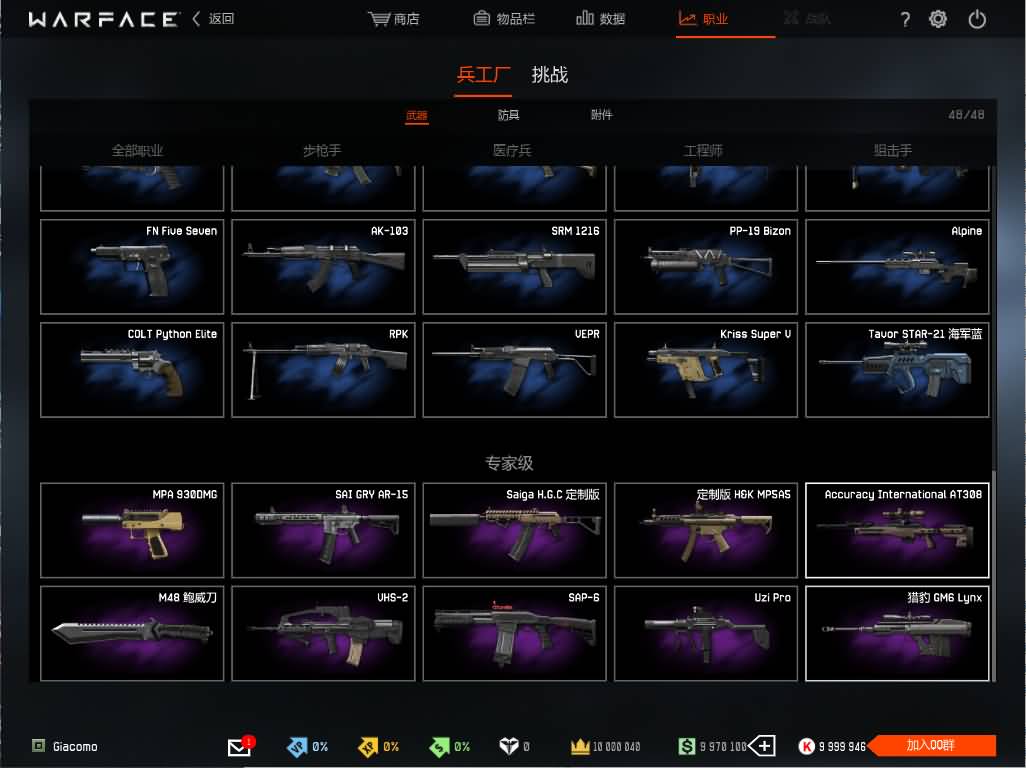Open the question mark help icon

[x=905, y=19]
